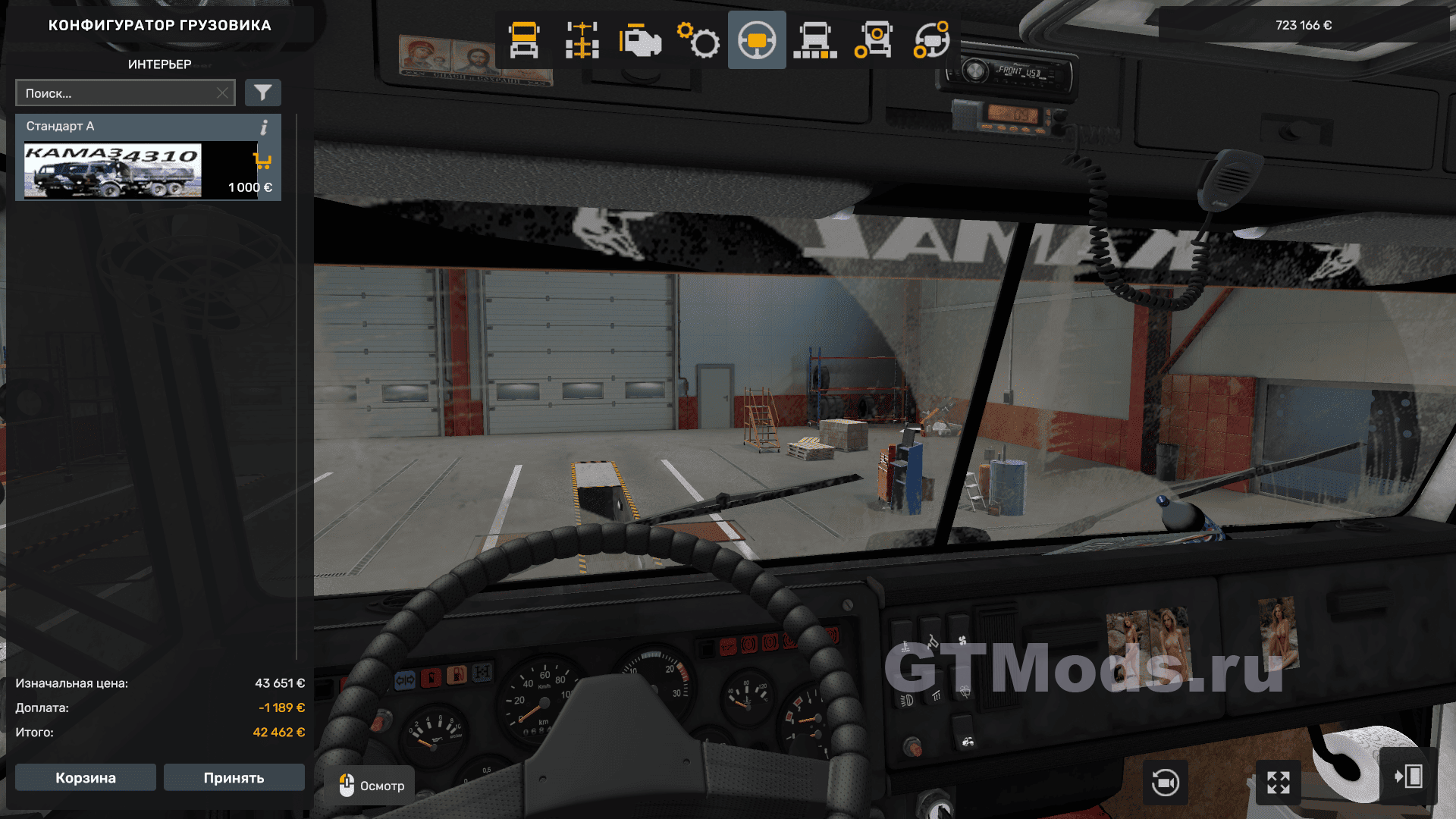This screenshot has height=819, width=1456.
Task: Switch to the chassis category tab
Action: pyautogui.click(x=582, y=40)
